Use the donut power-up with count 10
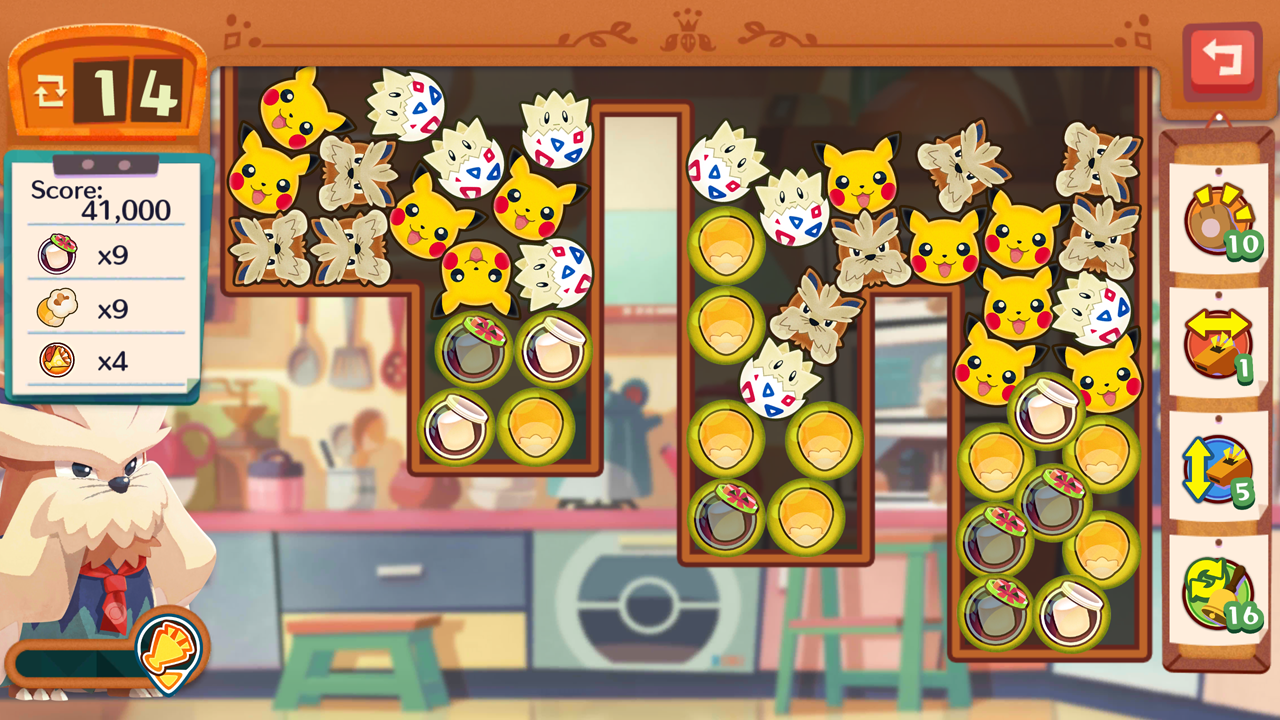This screenshot has width=1280, height=720. pyautogui.click(x=1217, y=220)
